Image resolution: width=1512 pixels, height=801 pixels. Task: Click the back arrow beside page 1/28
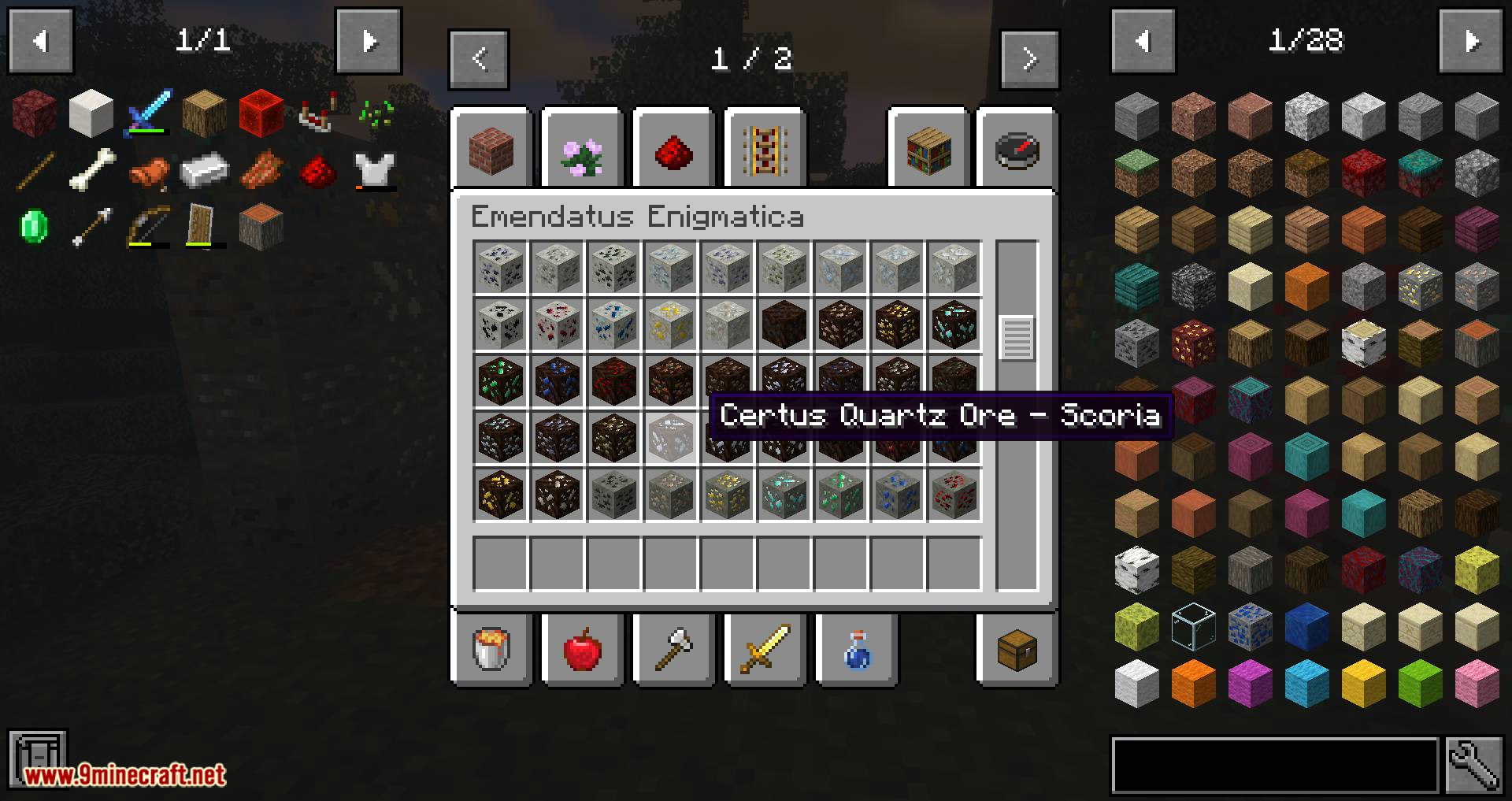pos(1143,41)
